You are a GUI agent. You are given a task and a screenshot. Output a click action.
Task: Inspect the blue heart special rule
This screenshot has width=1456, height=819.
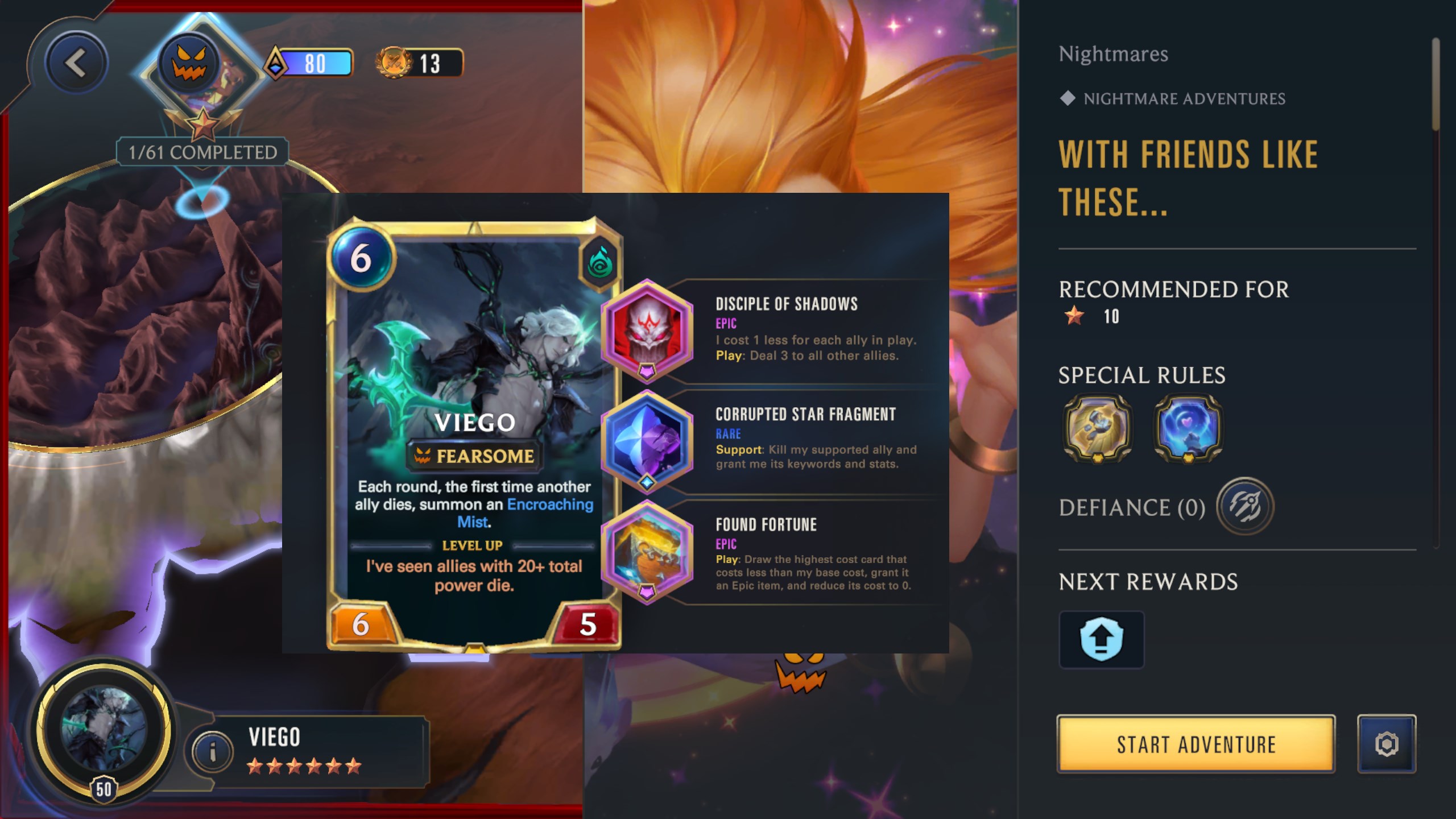tap(1188, 428)
